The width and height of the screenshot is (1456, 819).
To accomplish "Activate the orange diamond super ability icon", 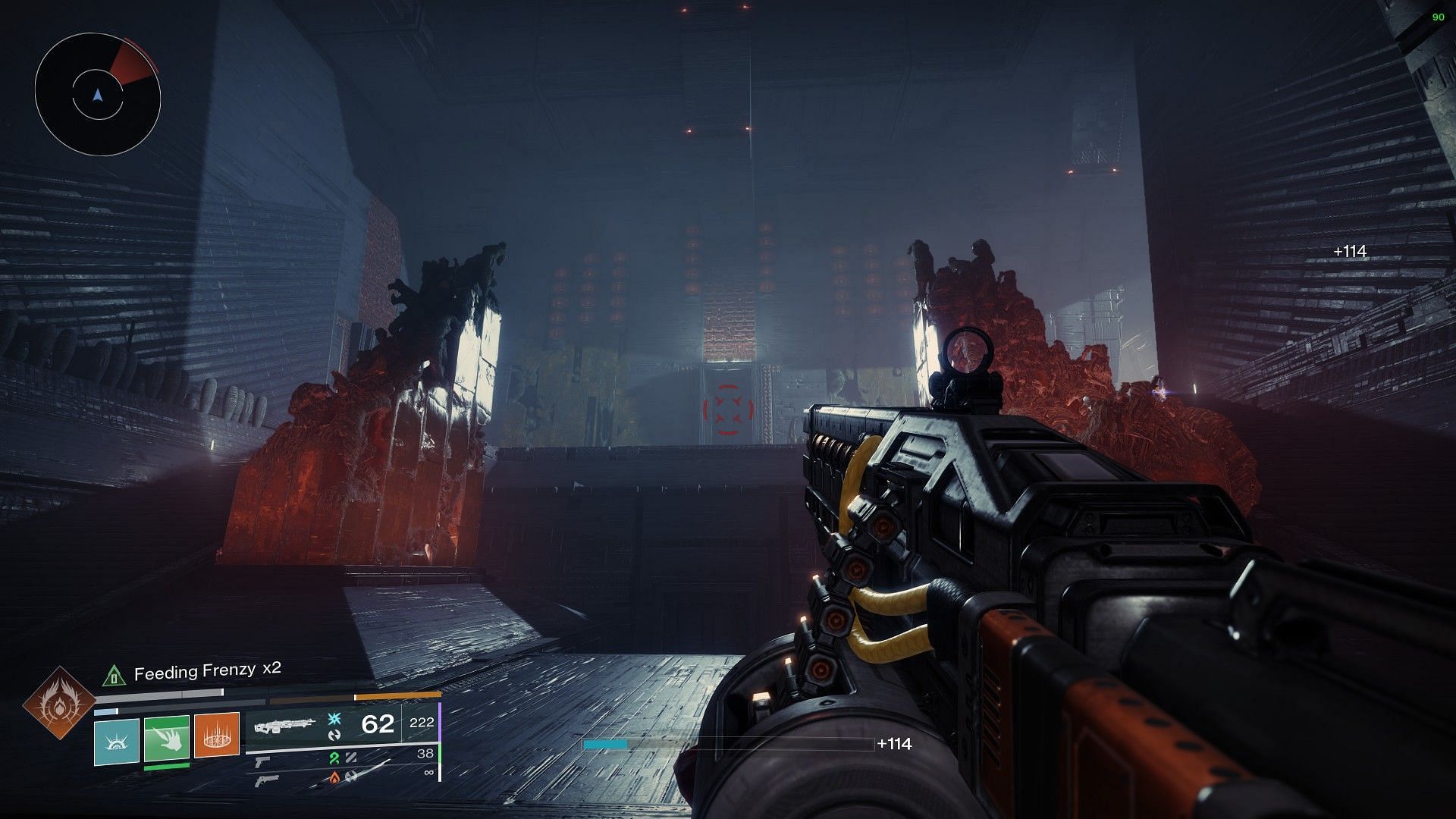I will click(59, 704).
